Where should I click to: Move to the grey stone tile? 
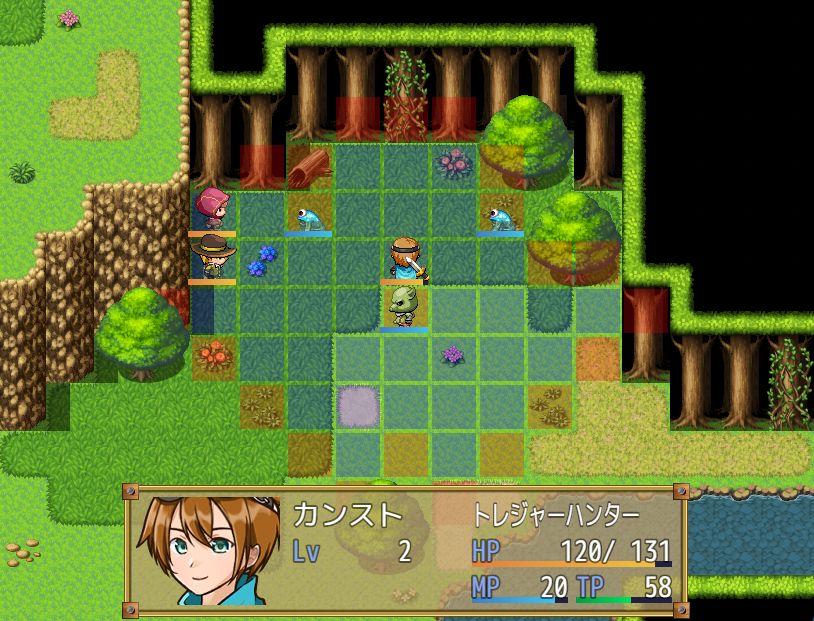click(356, 404)
